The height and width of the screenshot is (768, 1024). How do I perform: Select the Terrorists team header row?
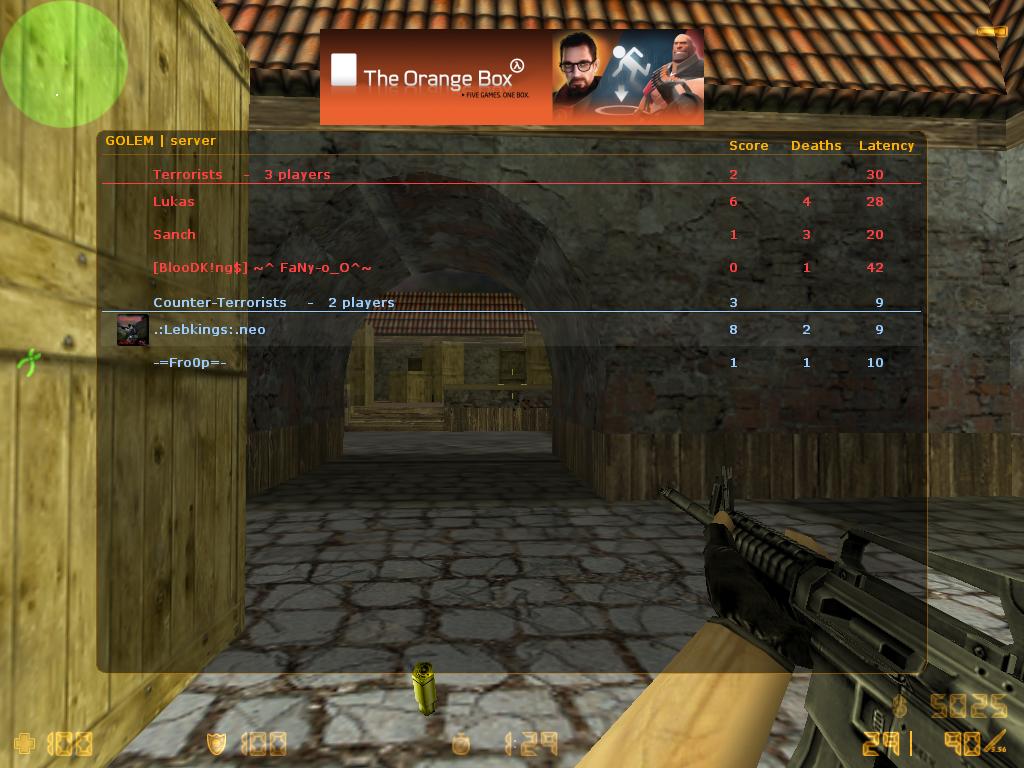pos(241,175)
